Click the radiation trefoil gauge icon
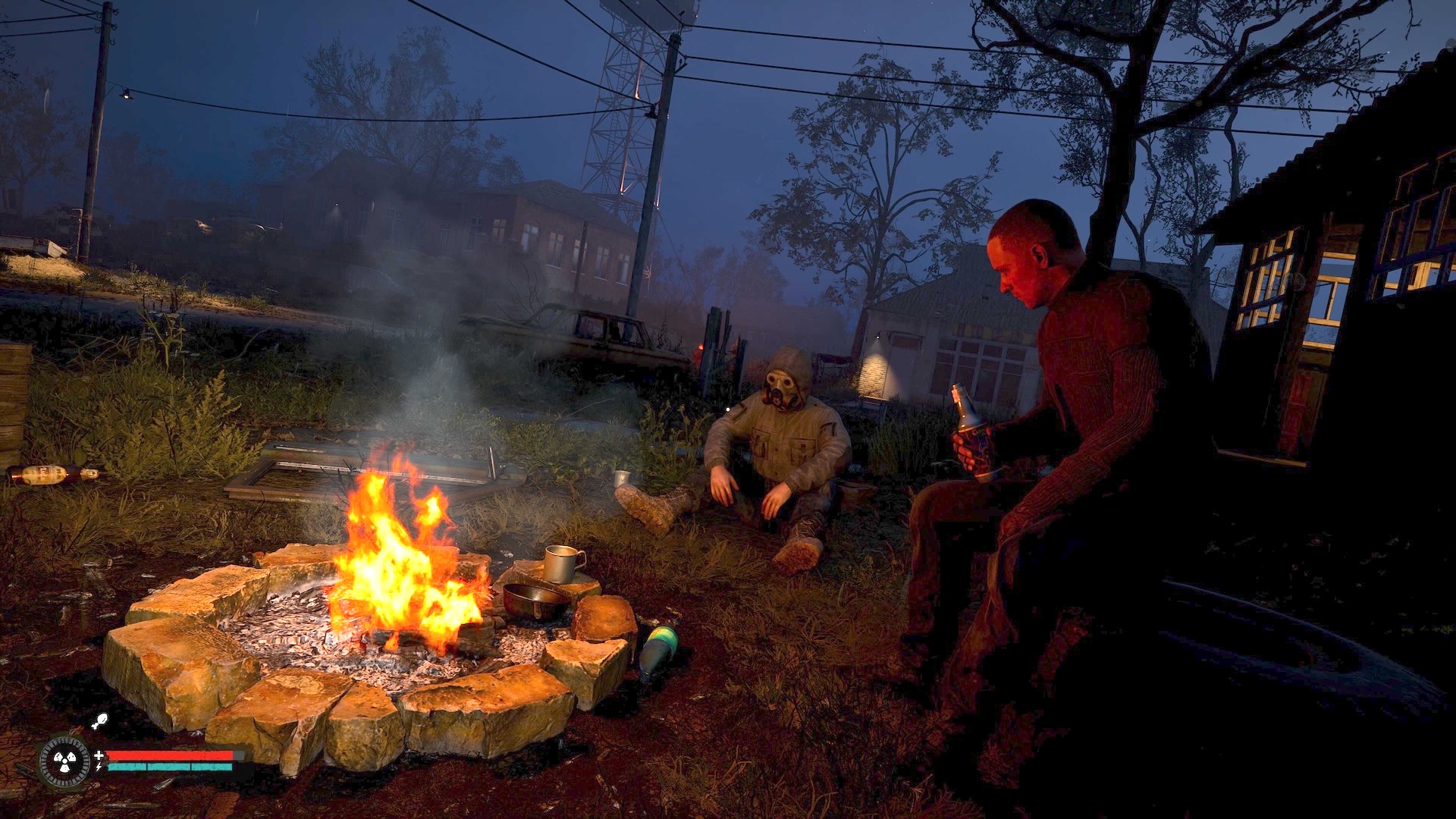1456x819 pixels. (x=64, y=761)
